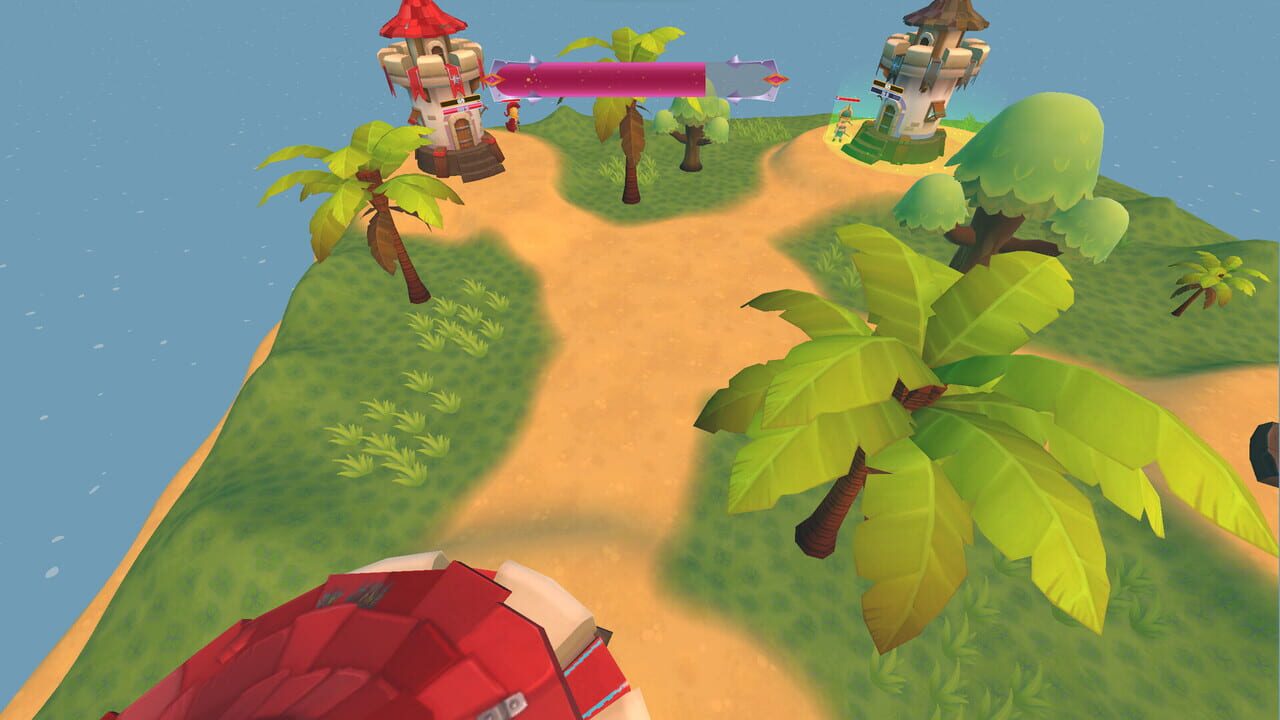This screenshot has width=1280, height=720.
Task: Expand the diamond marker on the progress bar's right end
Action: pyautogui.click(x=776, y=79)
